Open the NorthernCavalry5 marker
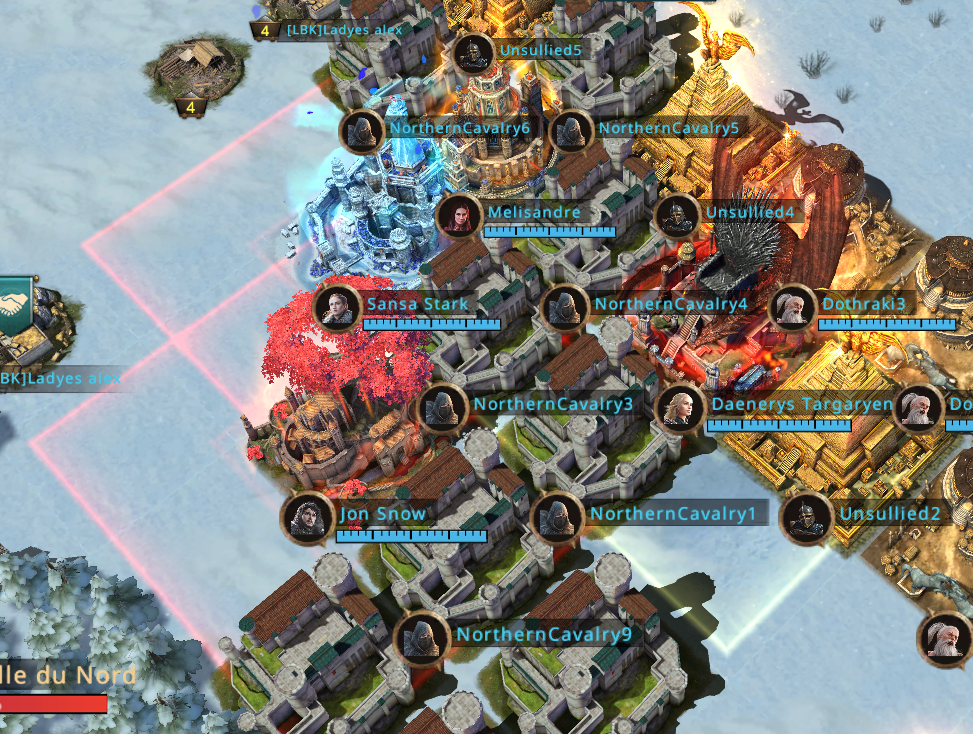This screenshot has height=734, width=973. pos(572,131)
